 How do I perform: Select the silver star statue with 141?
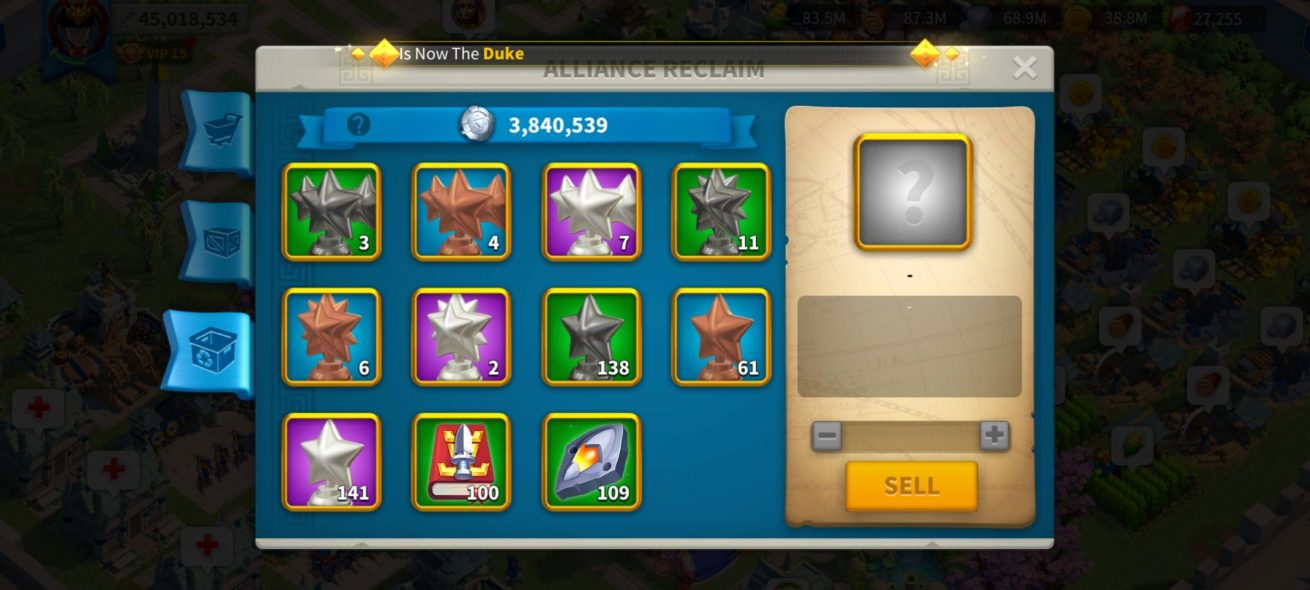[331, 462]
